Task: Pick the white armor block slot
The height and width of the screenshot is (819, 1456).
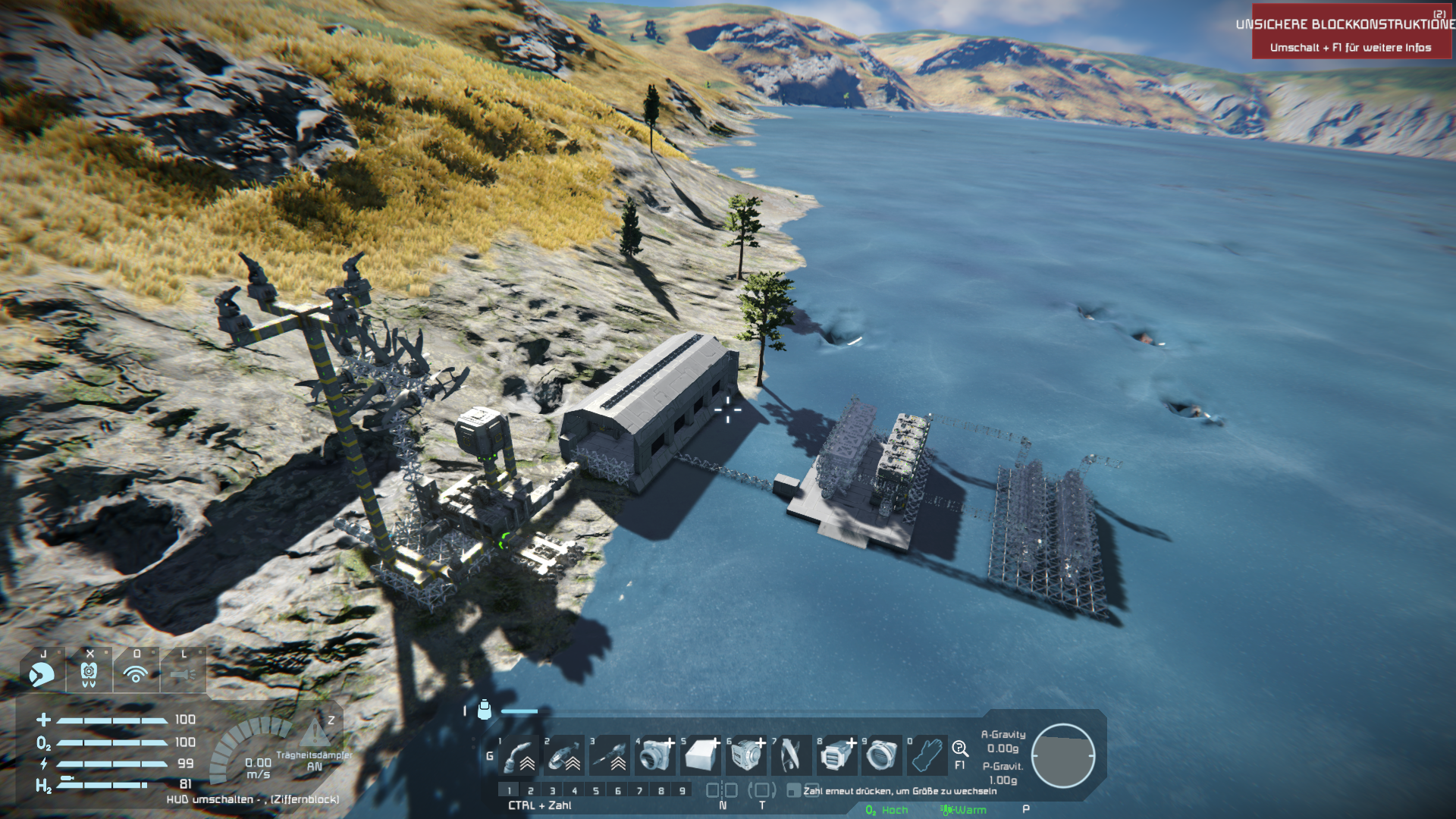Action: 701,755
